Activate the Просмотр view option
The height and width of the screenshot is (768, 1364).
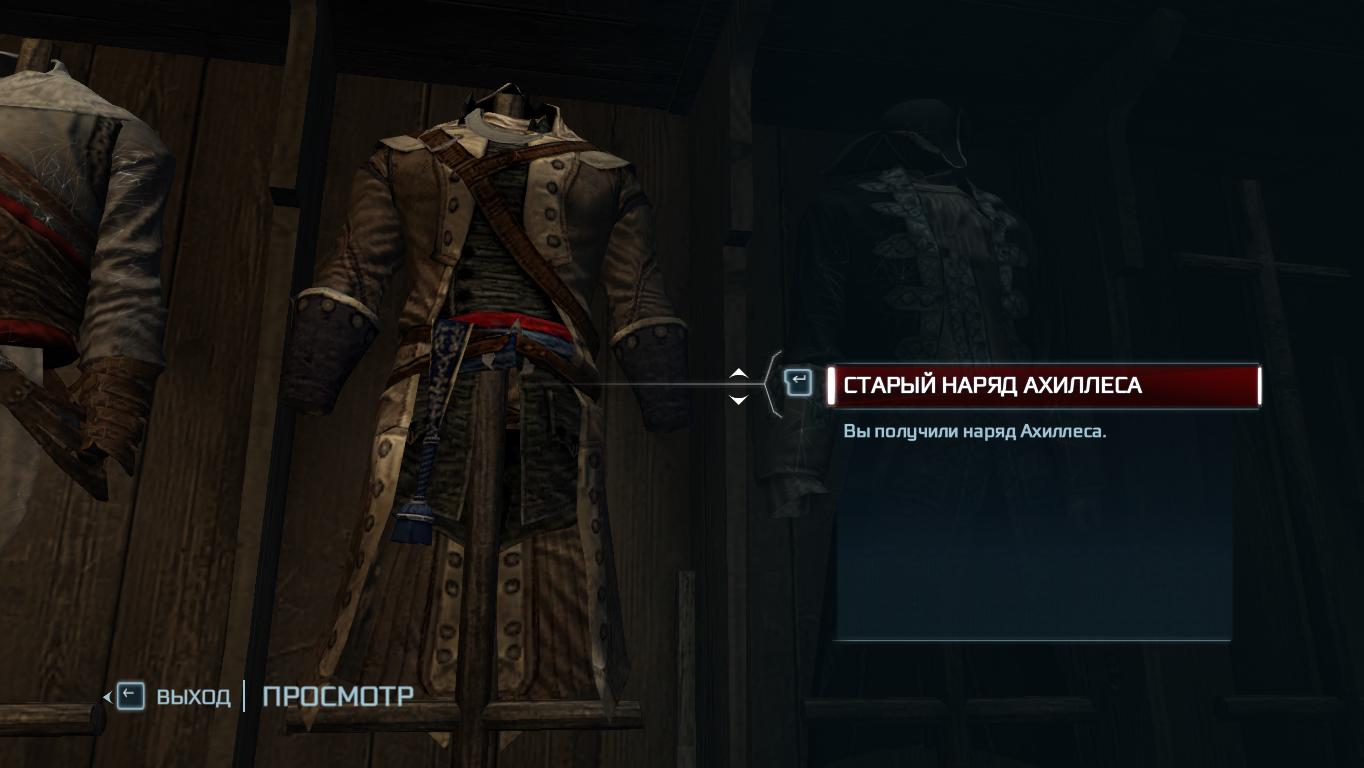click(337, 696)
